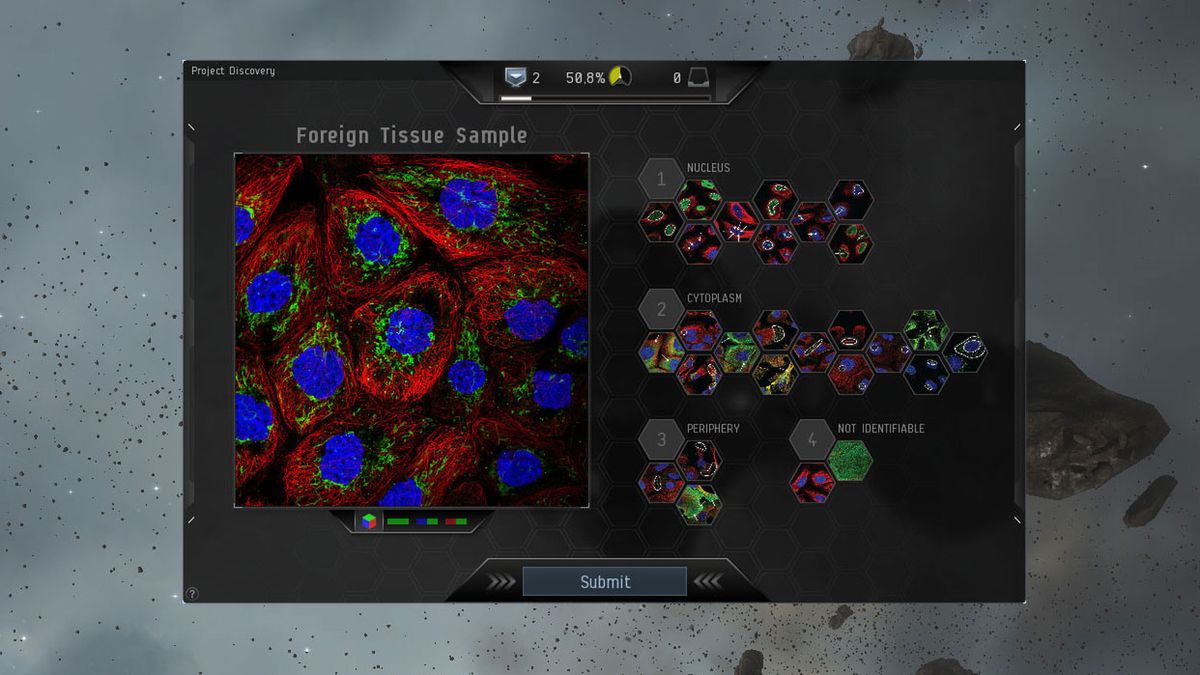
Task: Select the Cytoplasm category number 2 hexagon
Action: pyautogui.click(x=661, y=310)
